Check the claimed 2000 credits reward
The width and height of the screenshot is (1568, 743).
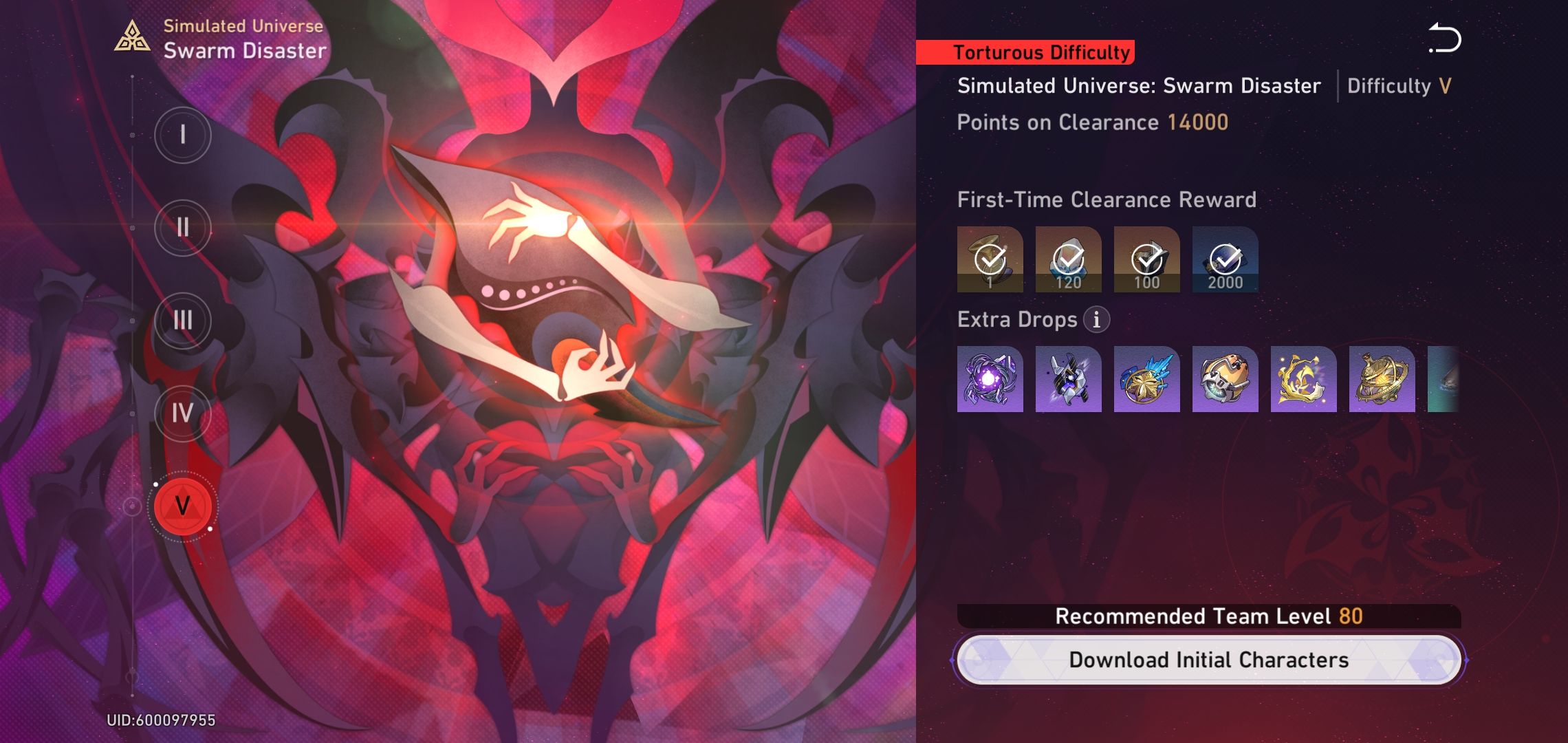pyautogui.click(x=1225, y=259)
